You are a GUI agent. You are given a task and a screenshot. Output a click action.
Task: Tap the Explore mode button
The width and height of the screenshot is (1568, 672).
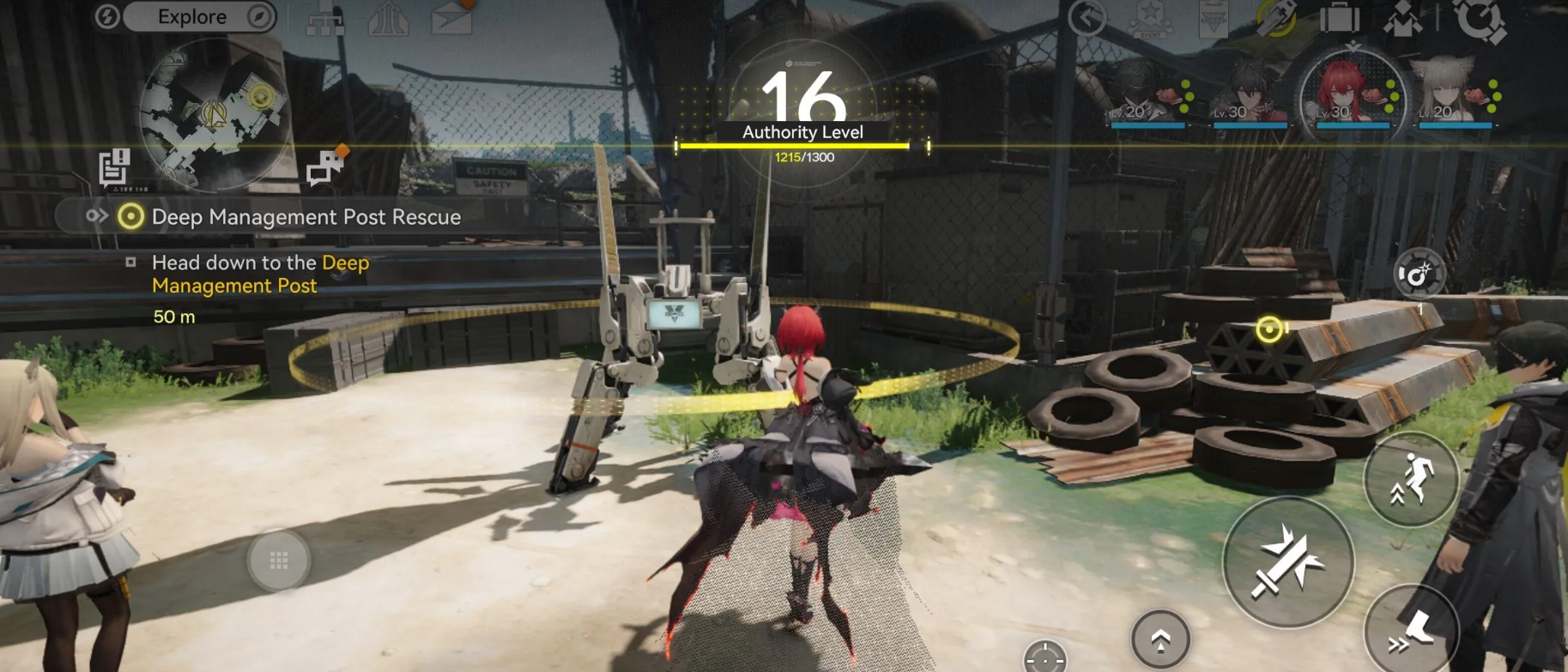tap(193, 17)
